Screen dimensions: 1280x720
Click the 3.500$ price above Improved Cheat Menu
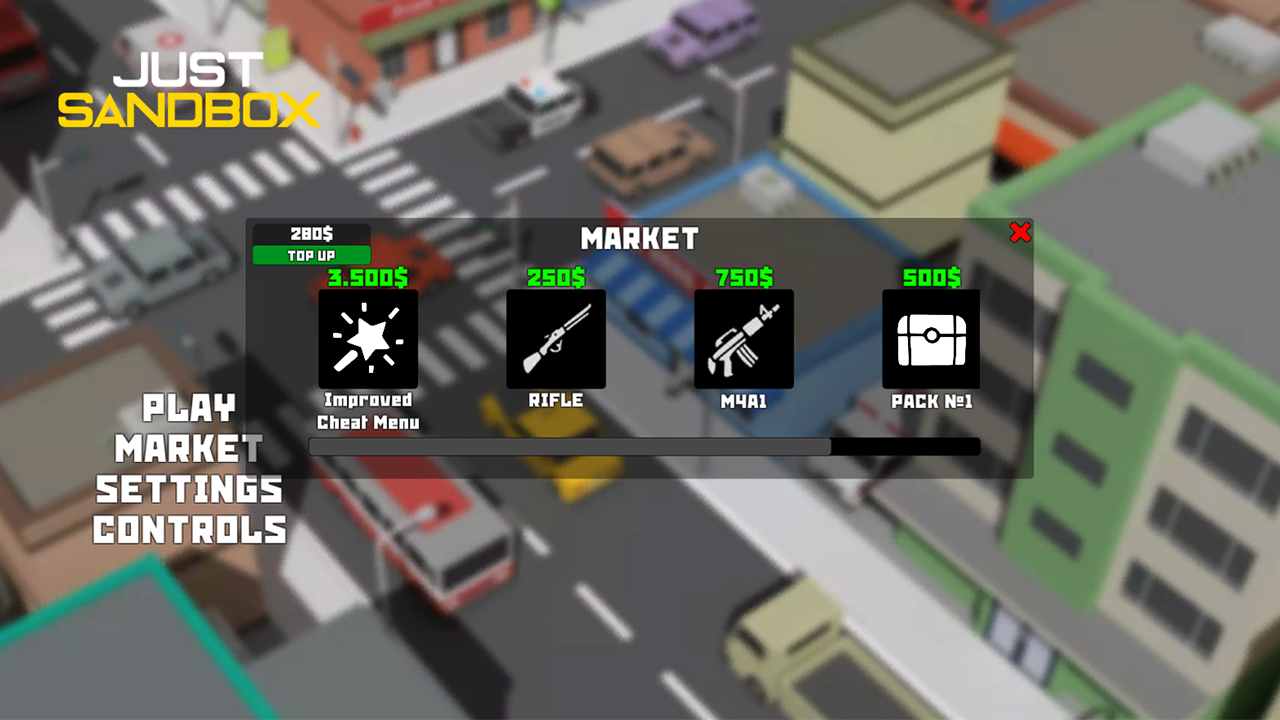[x=368, y=278]
